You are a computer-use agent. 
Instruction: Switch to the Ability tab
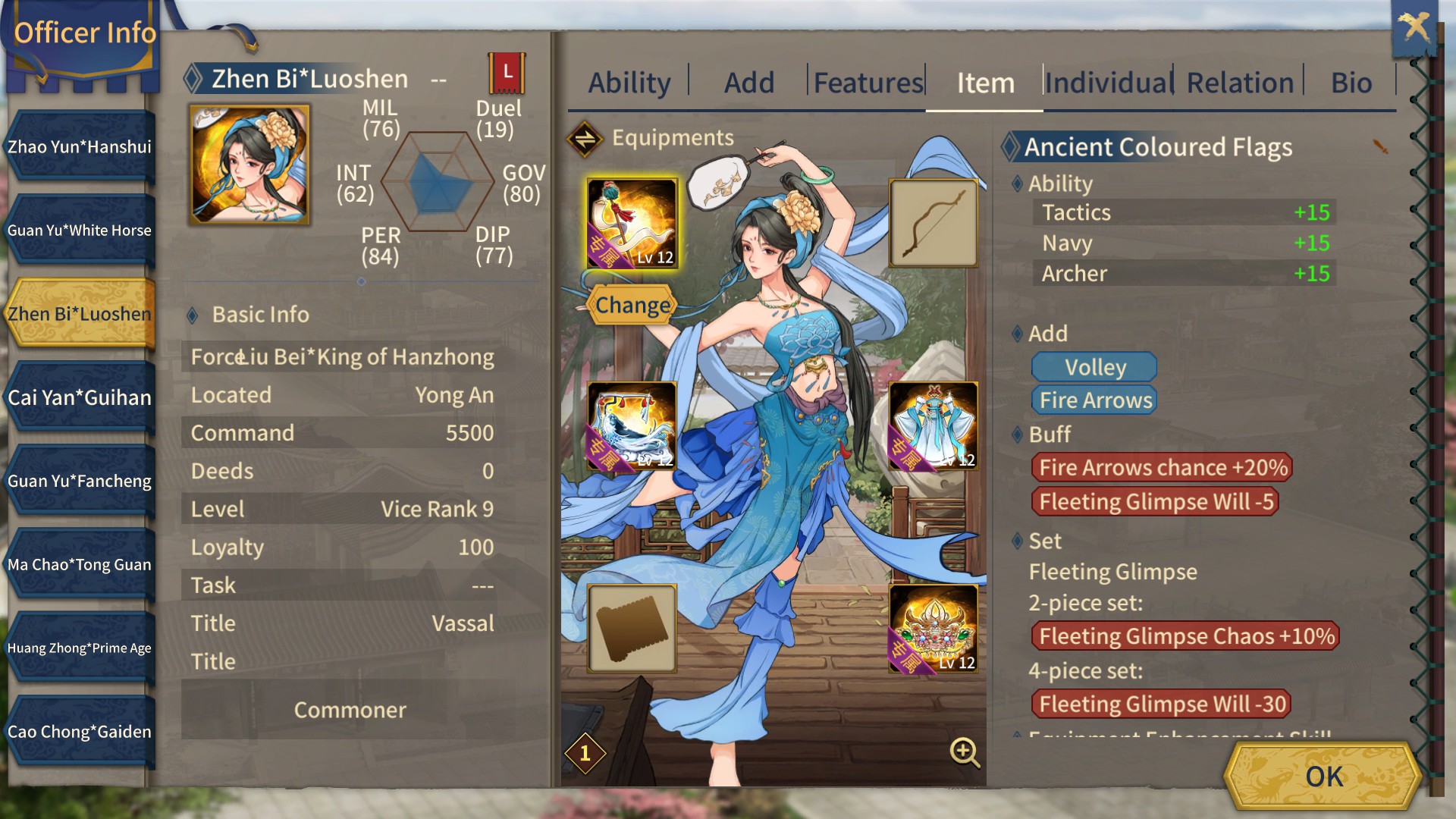pos(629,83)
